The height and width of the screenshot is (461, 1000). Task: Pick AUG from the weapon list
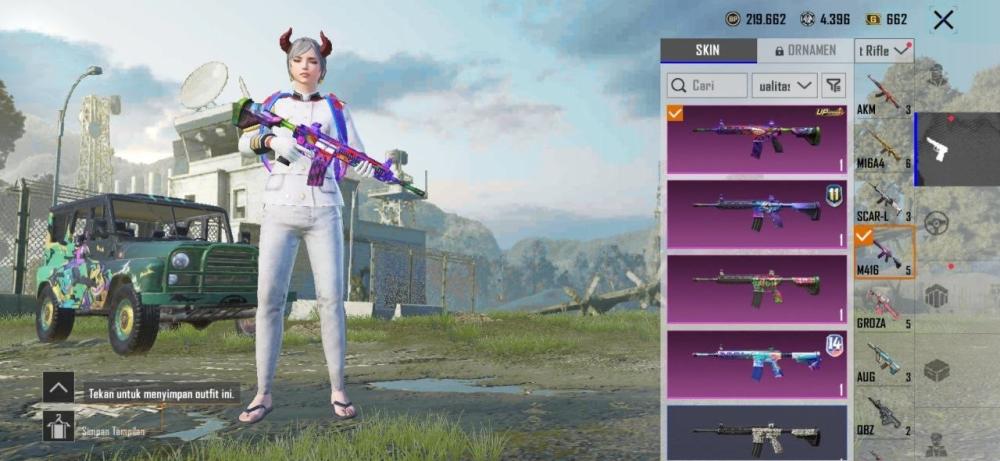[x=884, y=361]
